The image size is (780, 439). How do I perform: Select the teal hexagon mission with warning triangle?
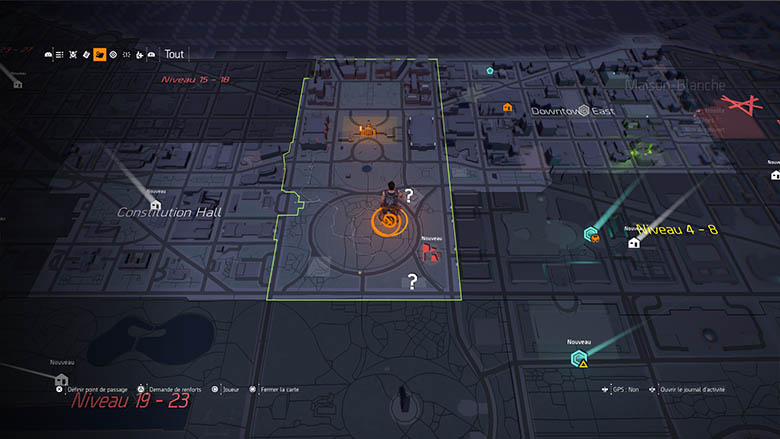[x=577, y=358]
